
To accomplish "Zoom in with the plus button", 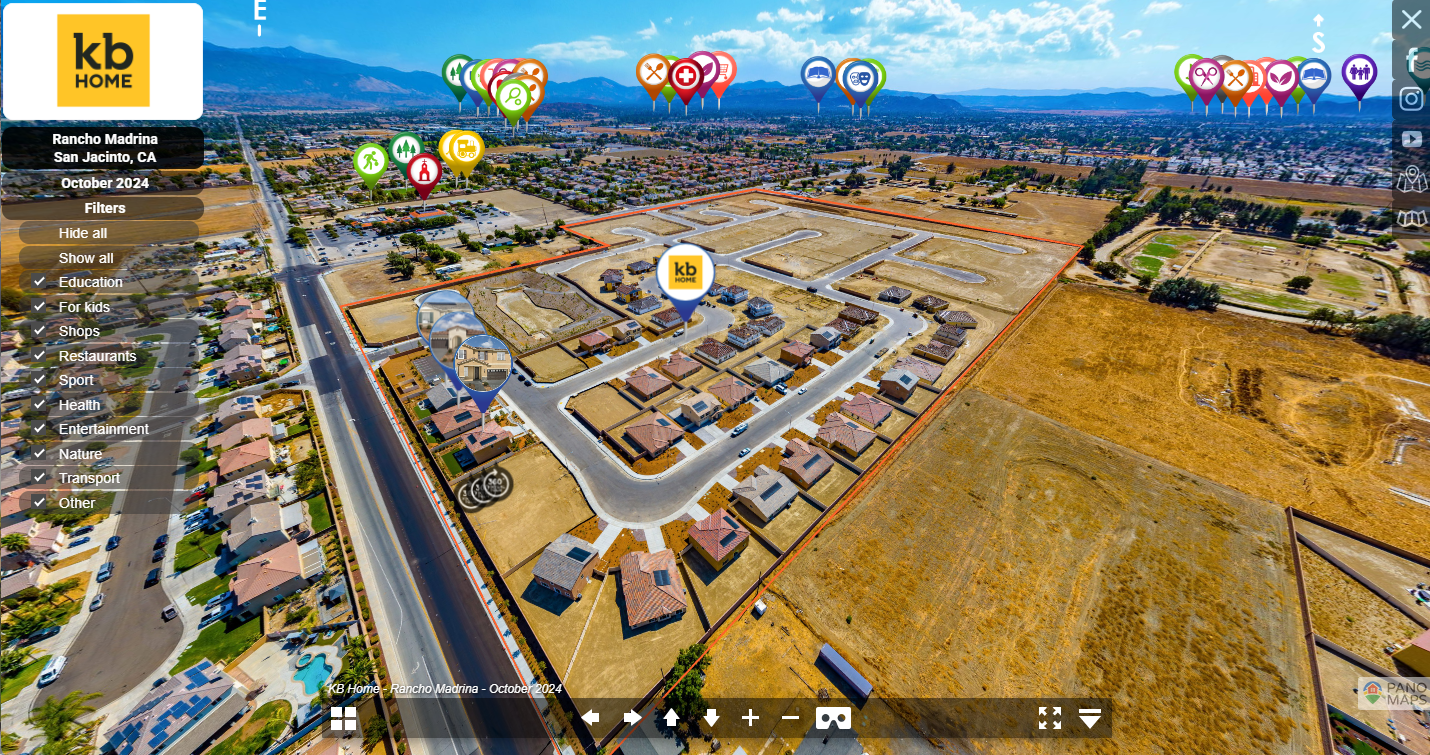I will (750, 718).
